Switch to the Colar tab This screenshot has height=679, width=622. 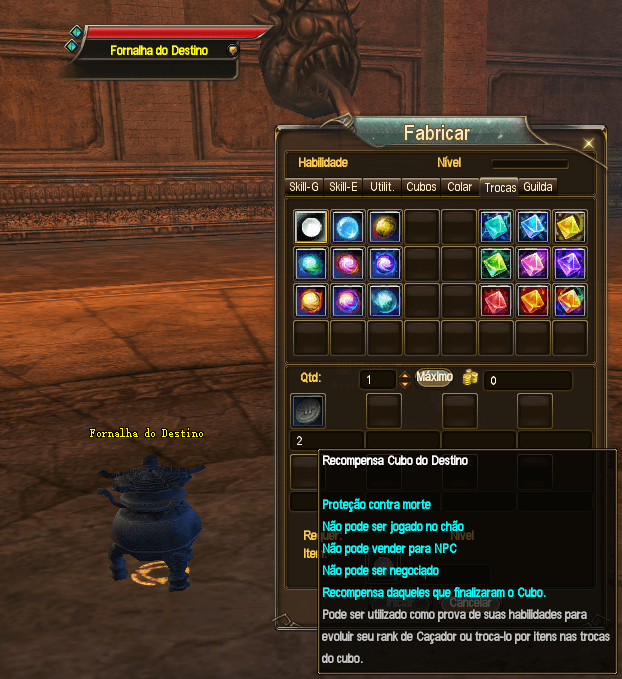pos(460,186)
